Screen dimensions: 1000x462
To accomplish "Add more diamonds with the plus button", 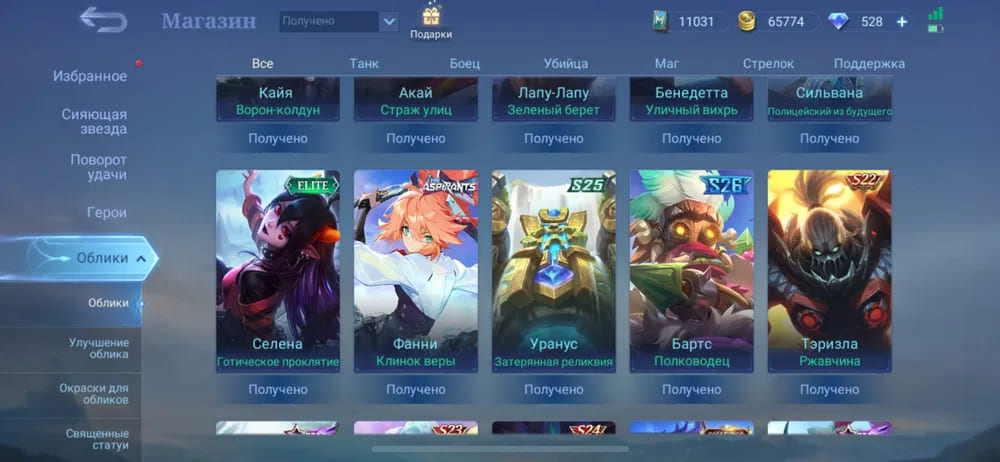I will click(902, 21).
